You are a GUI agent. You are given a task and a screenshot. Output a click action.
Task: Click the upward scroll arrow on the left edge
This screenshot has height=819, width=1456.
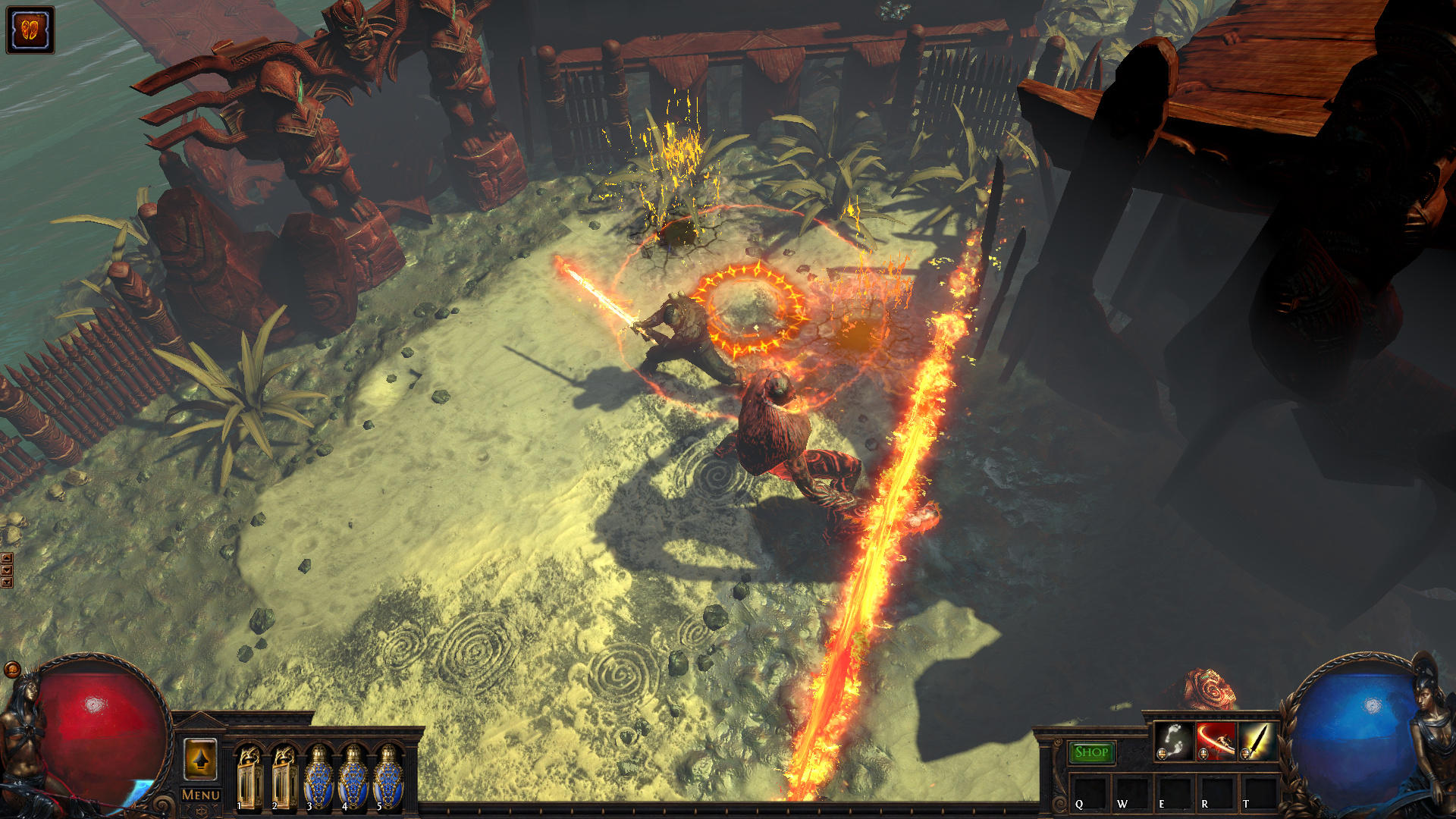tap(7, 558)
